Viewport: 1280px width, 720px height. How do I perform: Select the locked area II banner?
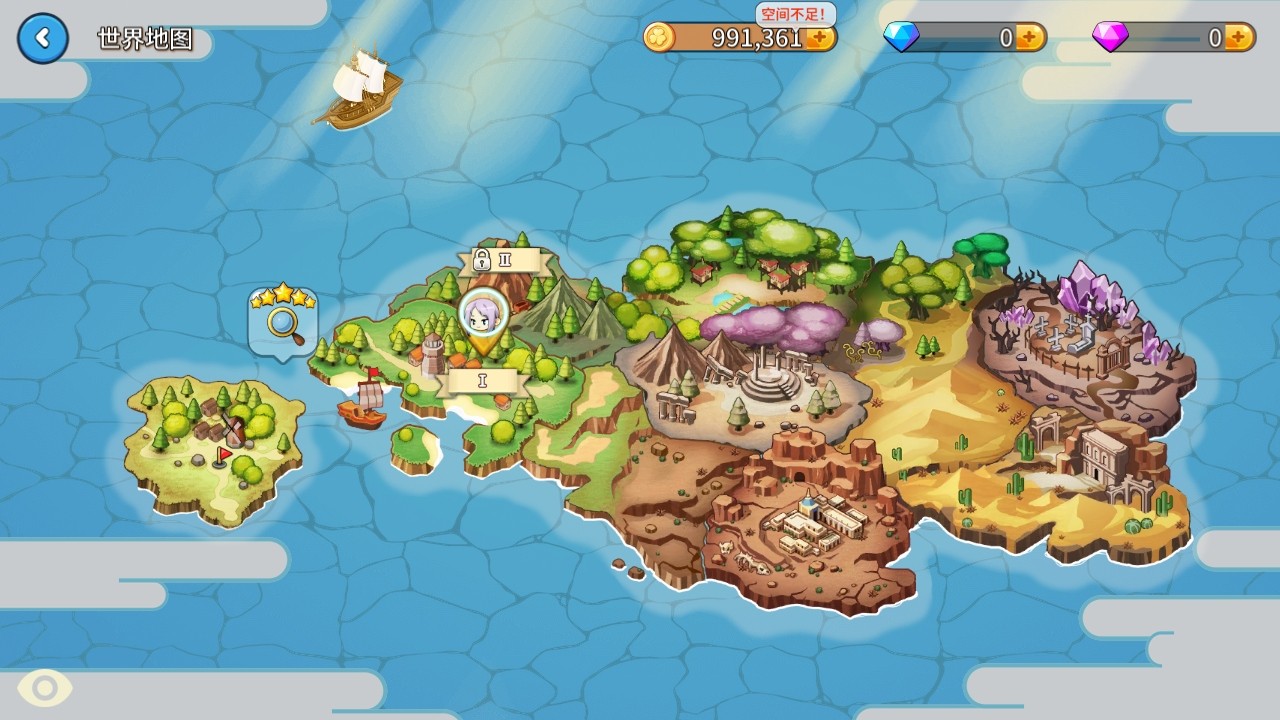coord(497,261)
